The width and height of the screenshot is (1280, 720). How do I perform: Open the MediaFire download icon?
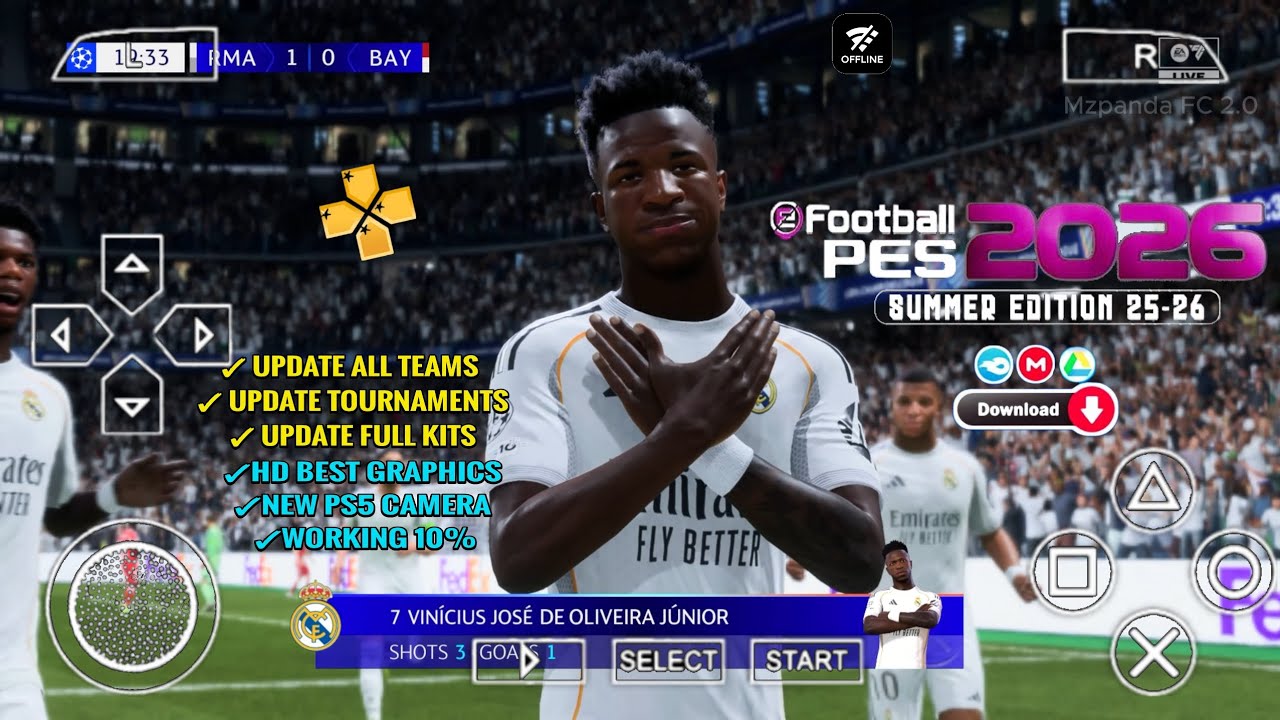992,366
